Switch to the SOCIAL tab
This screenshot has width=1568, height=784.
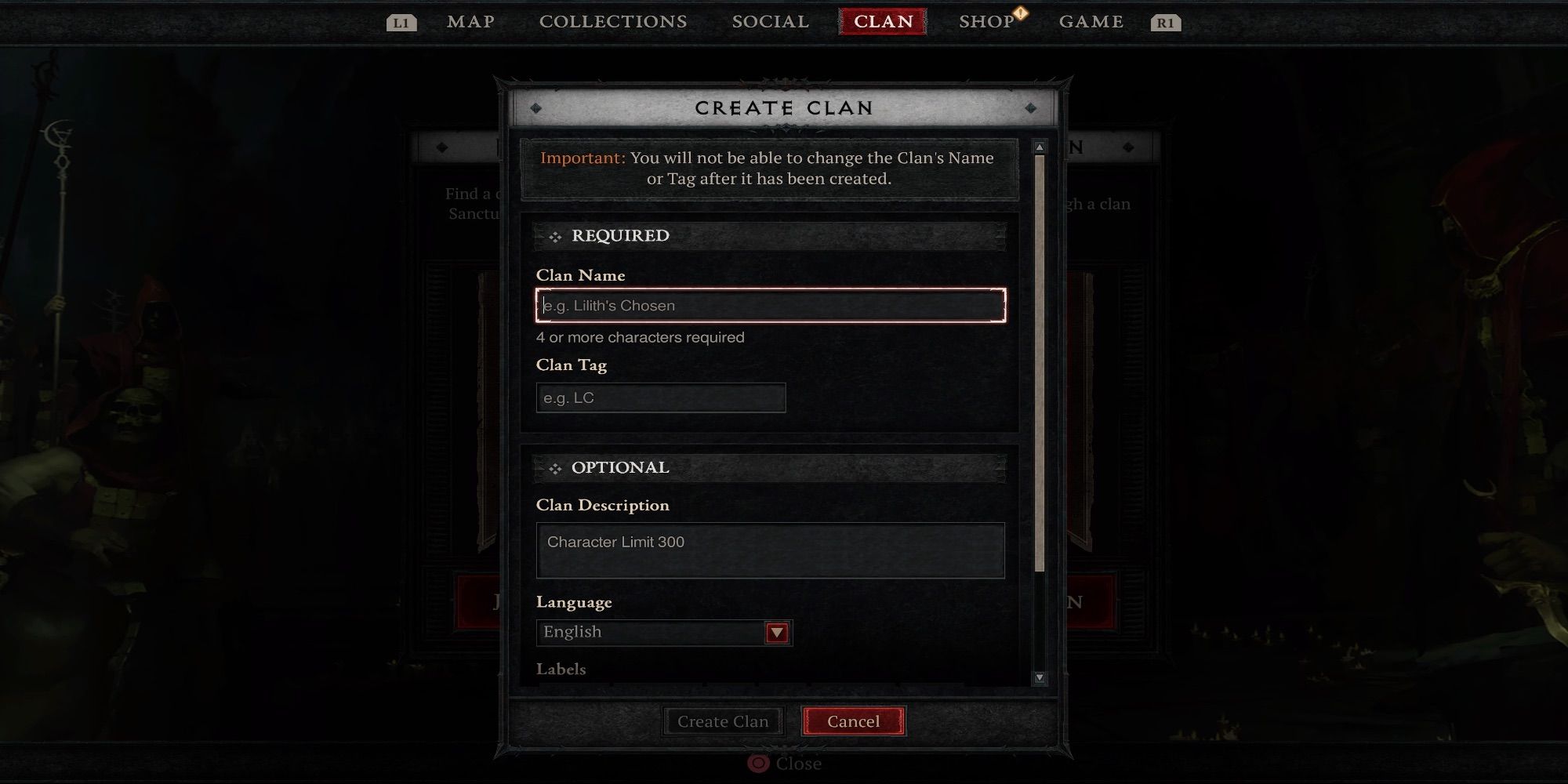coord(769,21)
